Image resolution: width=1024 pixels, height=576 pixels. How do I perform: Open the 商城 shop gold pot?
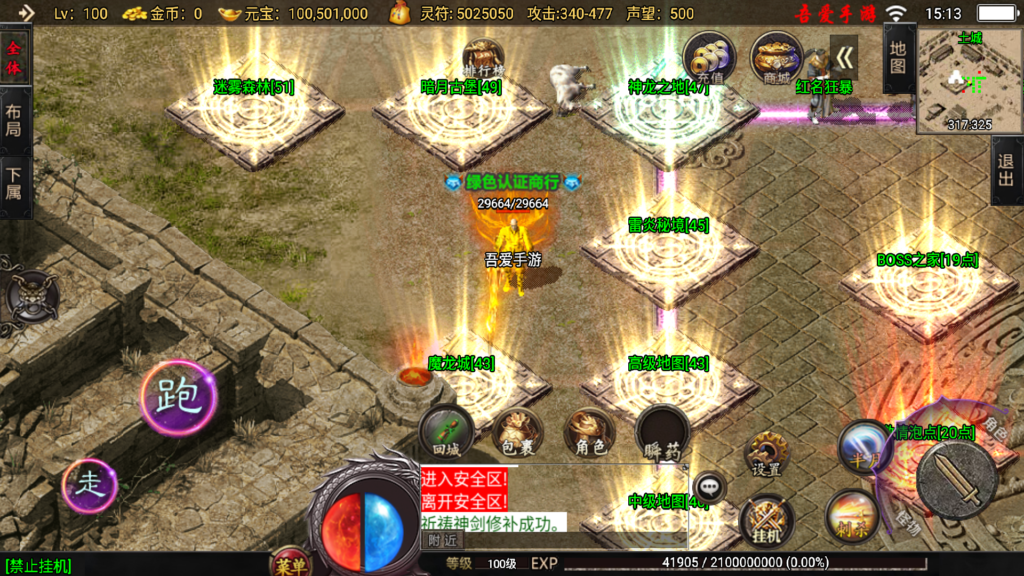[775, 58]
